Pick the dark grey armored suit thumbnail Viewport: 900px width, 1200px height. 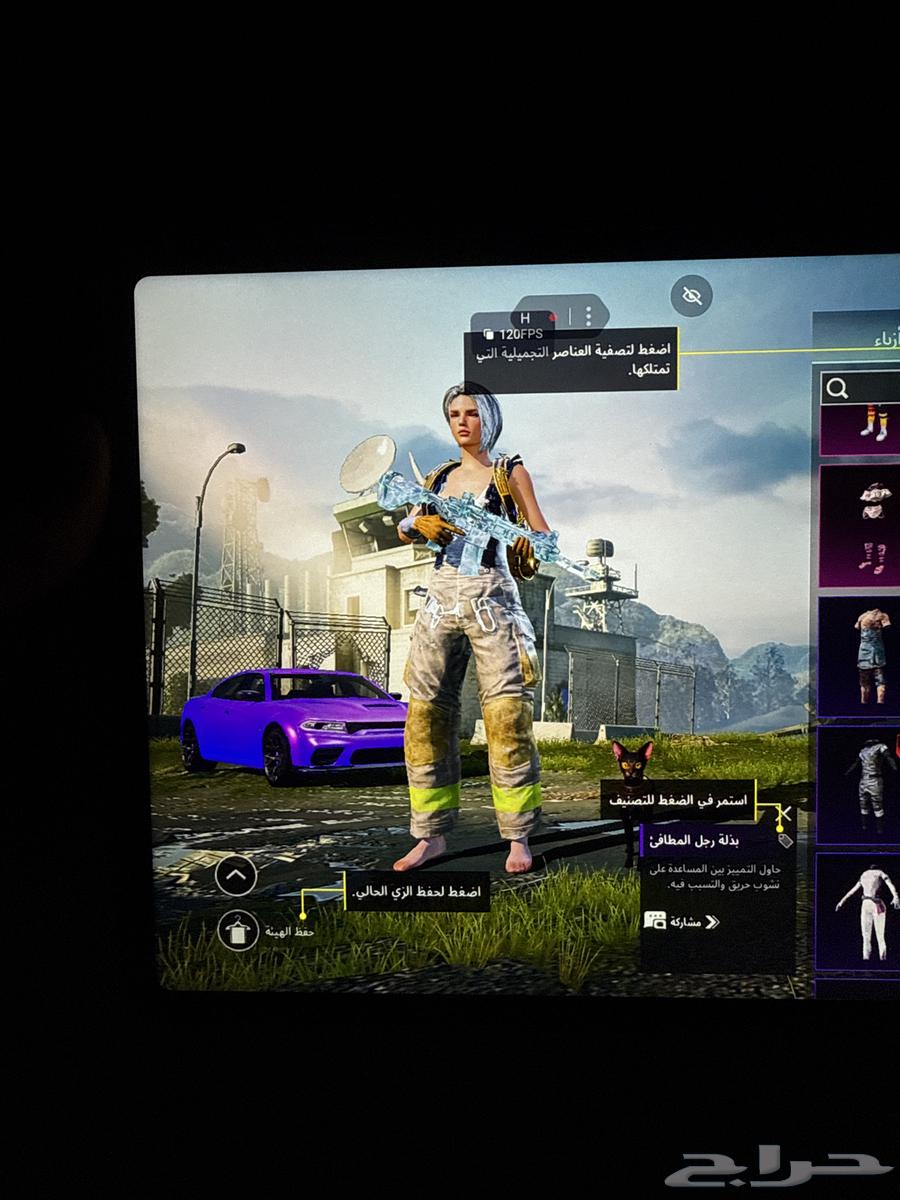(x=862, y=785)
